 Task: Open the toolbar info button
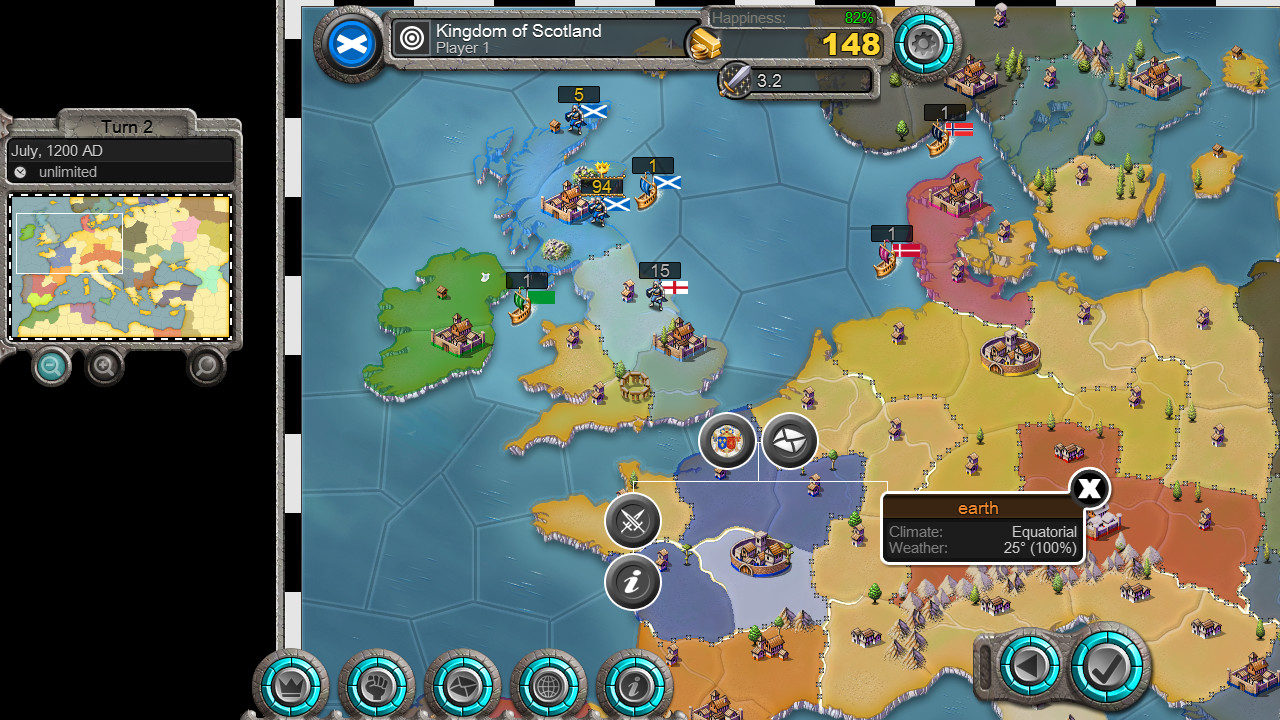pyautogui.click(x=634, y=686)
